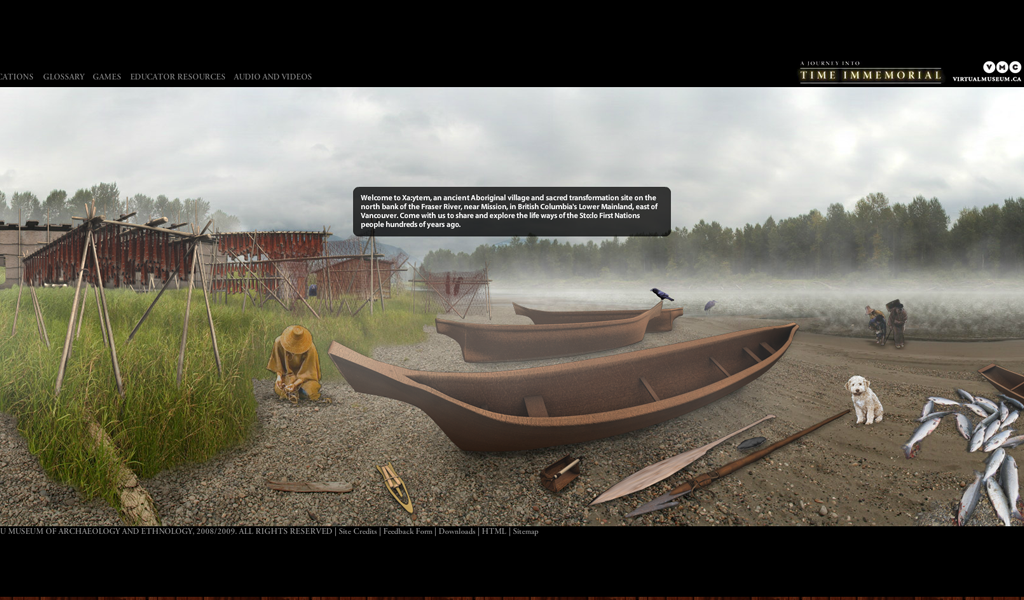Open the Glossary page
Screen dimensions: 1024x600
click(x=63, y=77)
